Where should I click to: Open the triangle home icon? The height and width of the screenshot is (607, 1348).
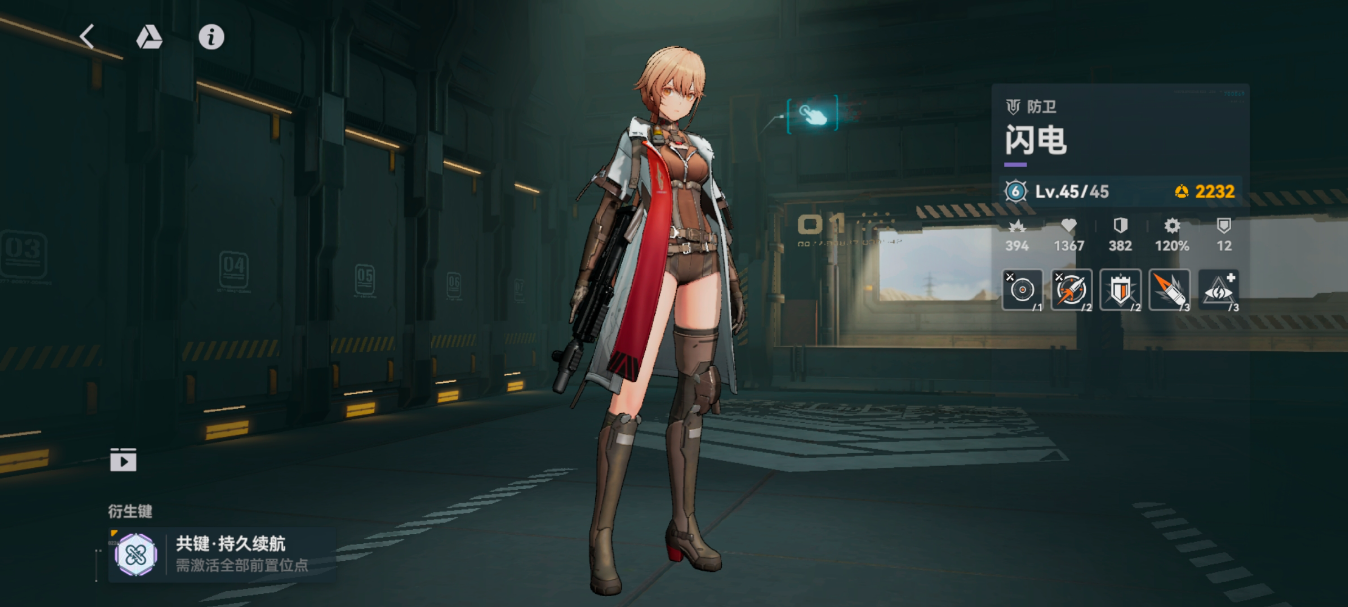point(149,37)
